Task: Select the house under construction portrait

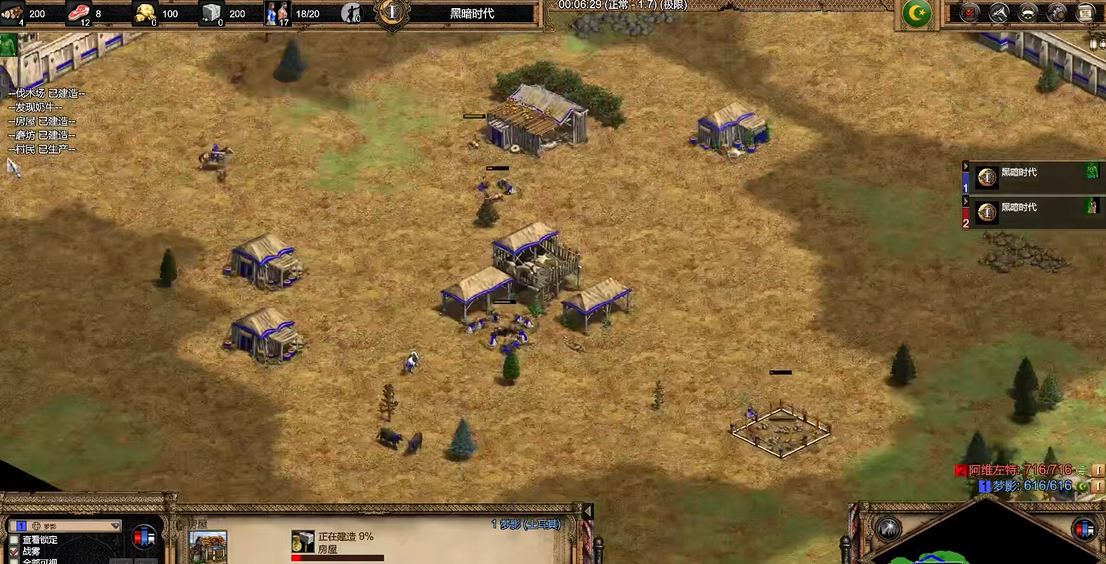Action: click(x=208, y=547)
